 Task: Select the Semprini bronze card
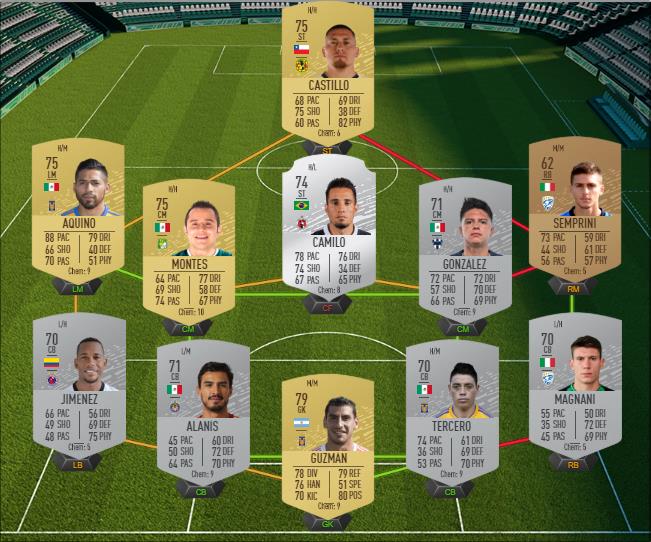(x=574, y=211)
